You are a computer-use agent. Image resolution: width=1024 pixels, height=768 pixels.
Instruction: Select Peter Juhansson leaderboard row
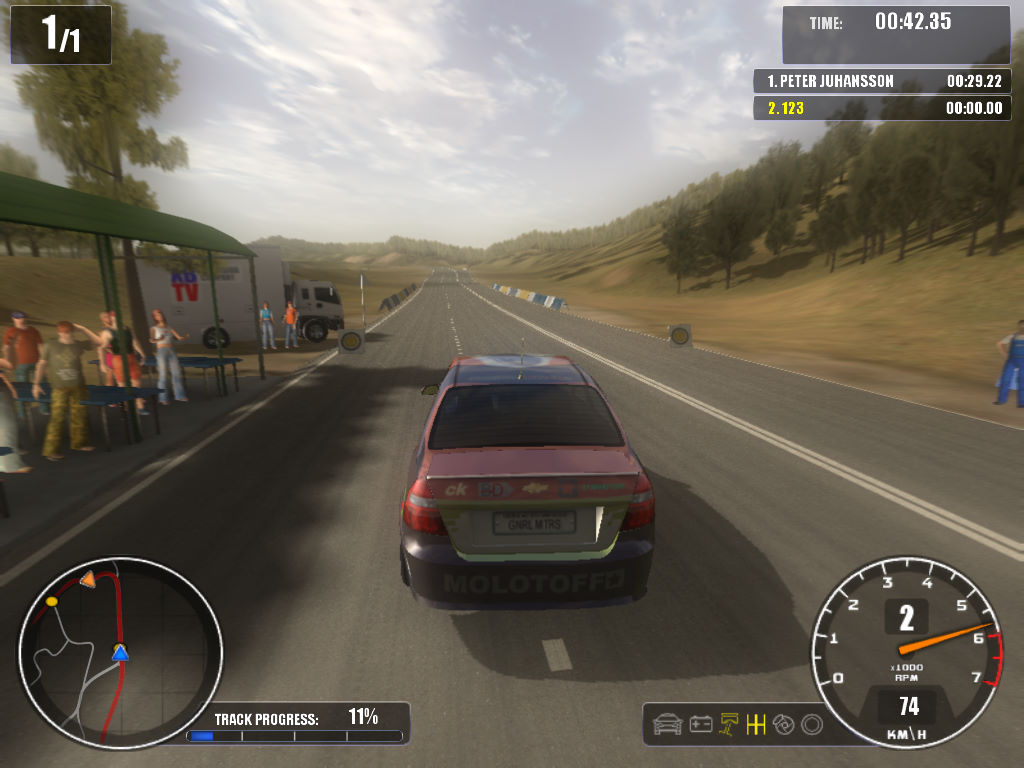tap(882, 81)
